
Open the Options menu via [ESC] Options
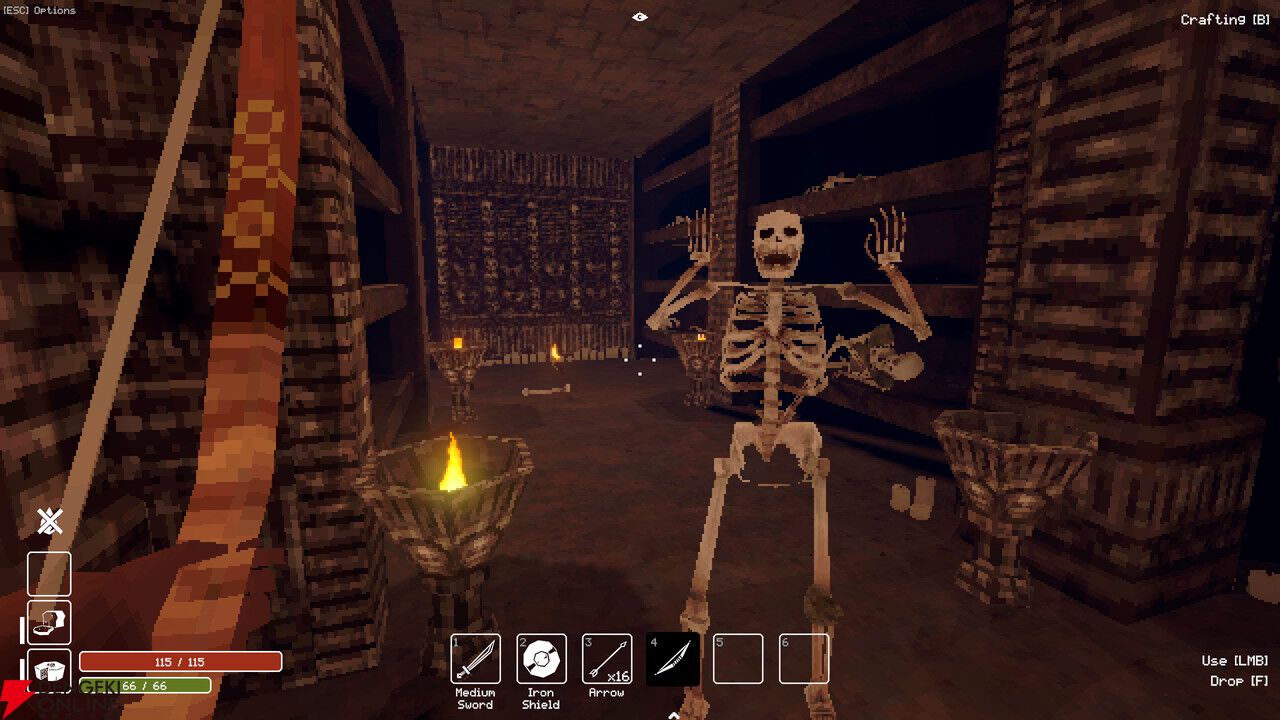[x=38, y=10]
